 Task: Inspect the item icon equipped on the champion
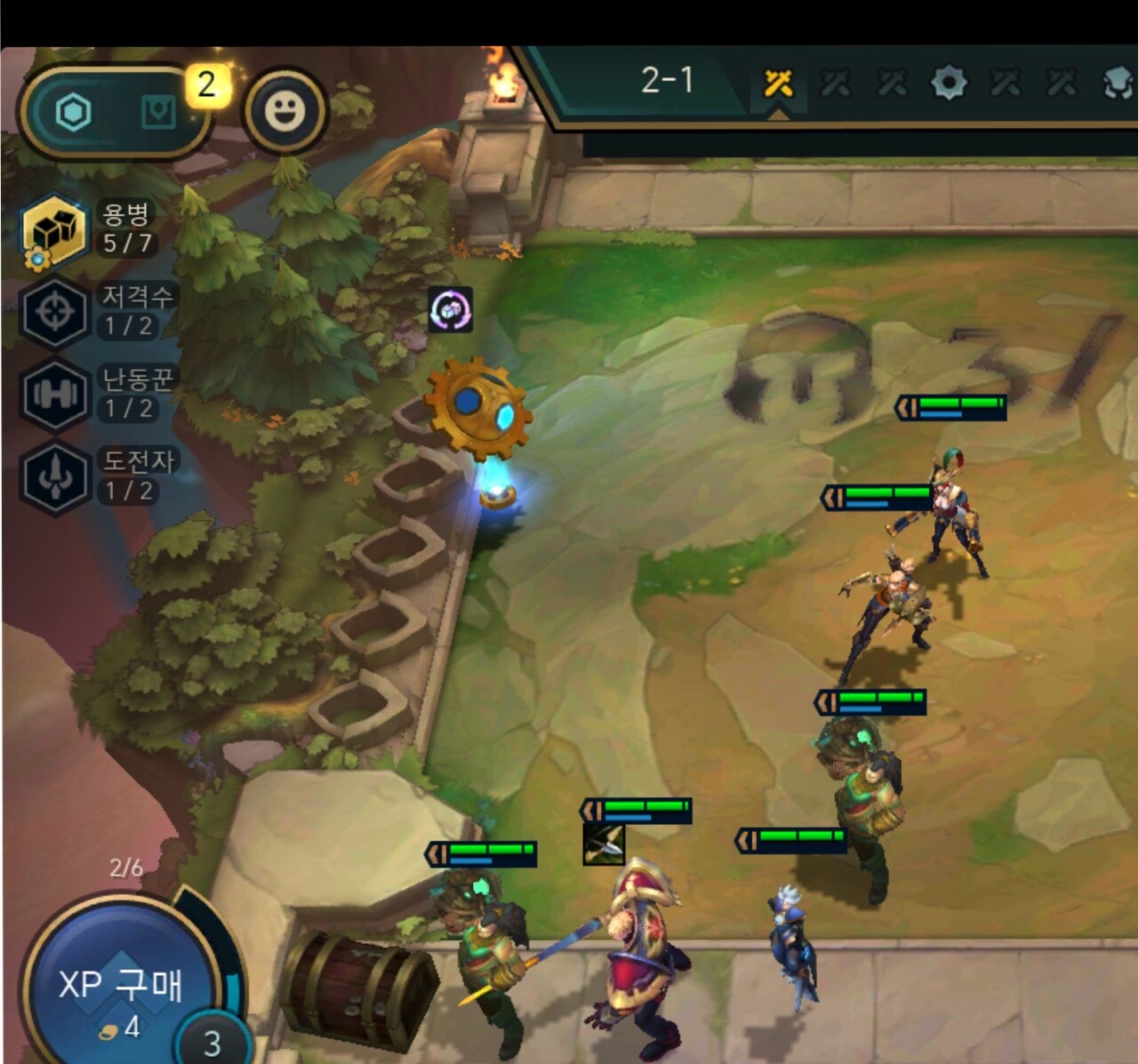click(x=604, y=844)
